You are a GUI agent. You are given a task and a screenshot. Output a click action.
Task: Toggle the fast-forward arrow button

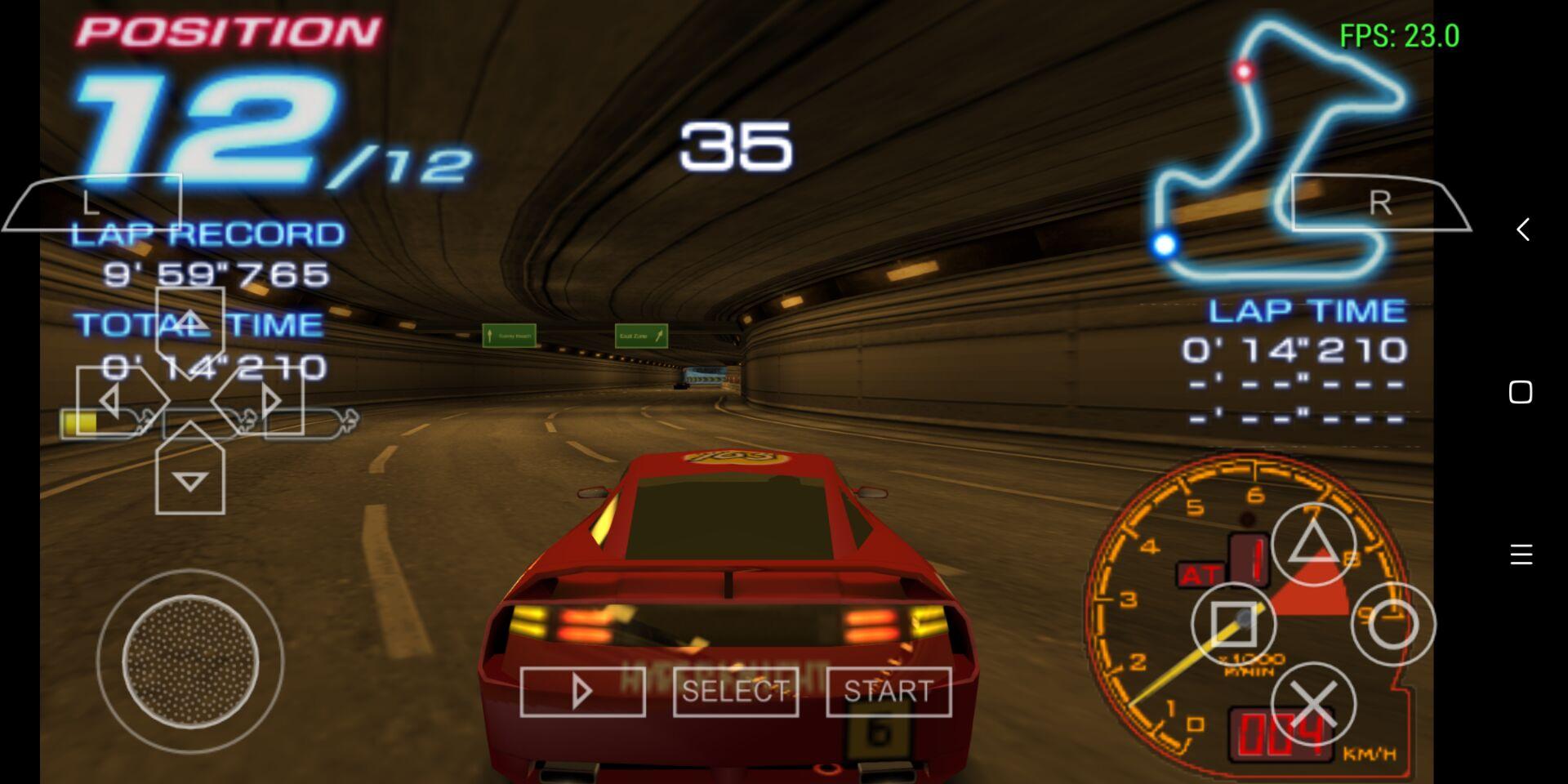pyautogui.click(x=582, y=692)
